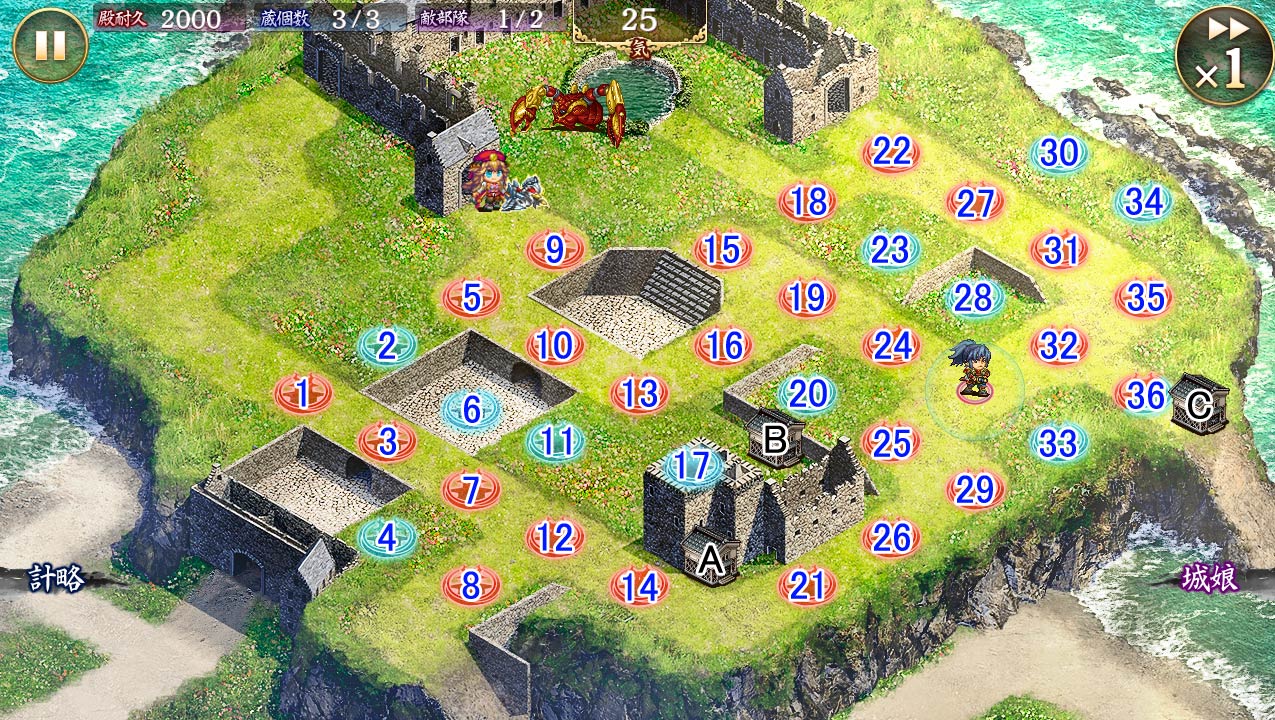Select red placement tile 9
Screen dimensions: 1275x720
point(555,249)
